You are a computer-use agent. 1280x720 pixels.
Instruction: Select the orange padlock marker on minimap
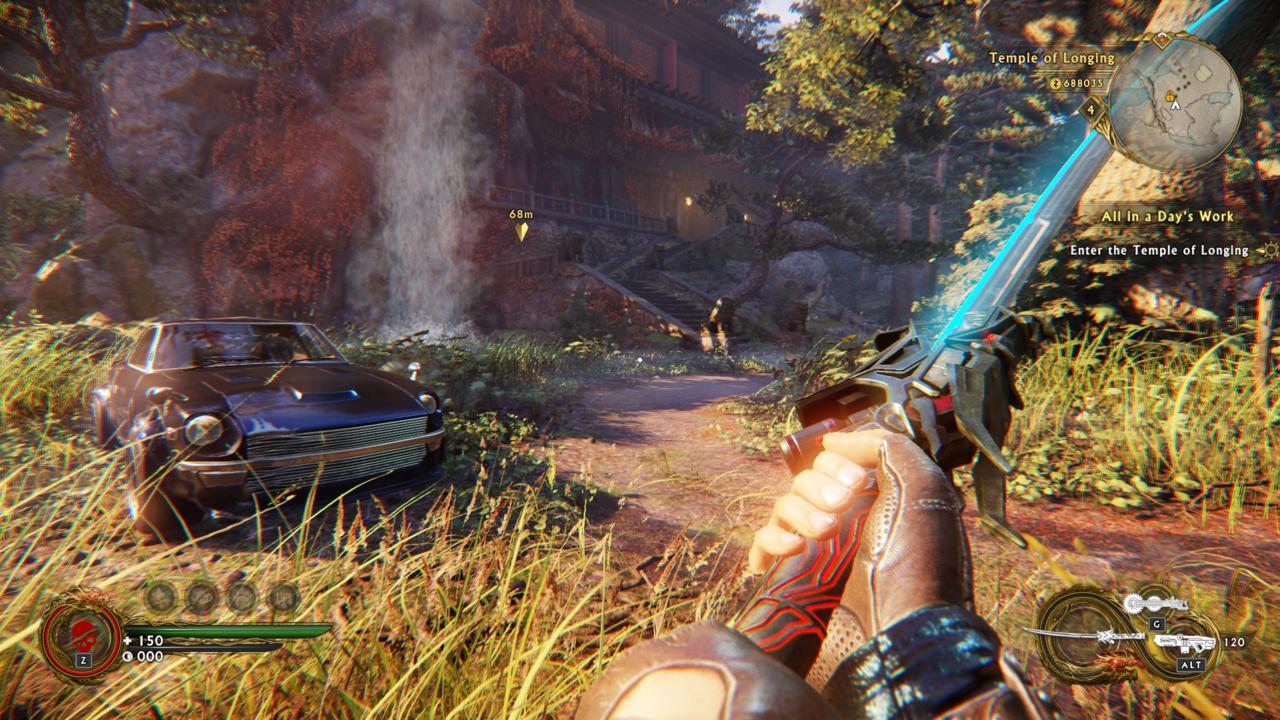coord(1168,94)
